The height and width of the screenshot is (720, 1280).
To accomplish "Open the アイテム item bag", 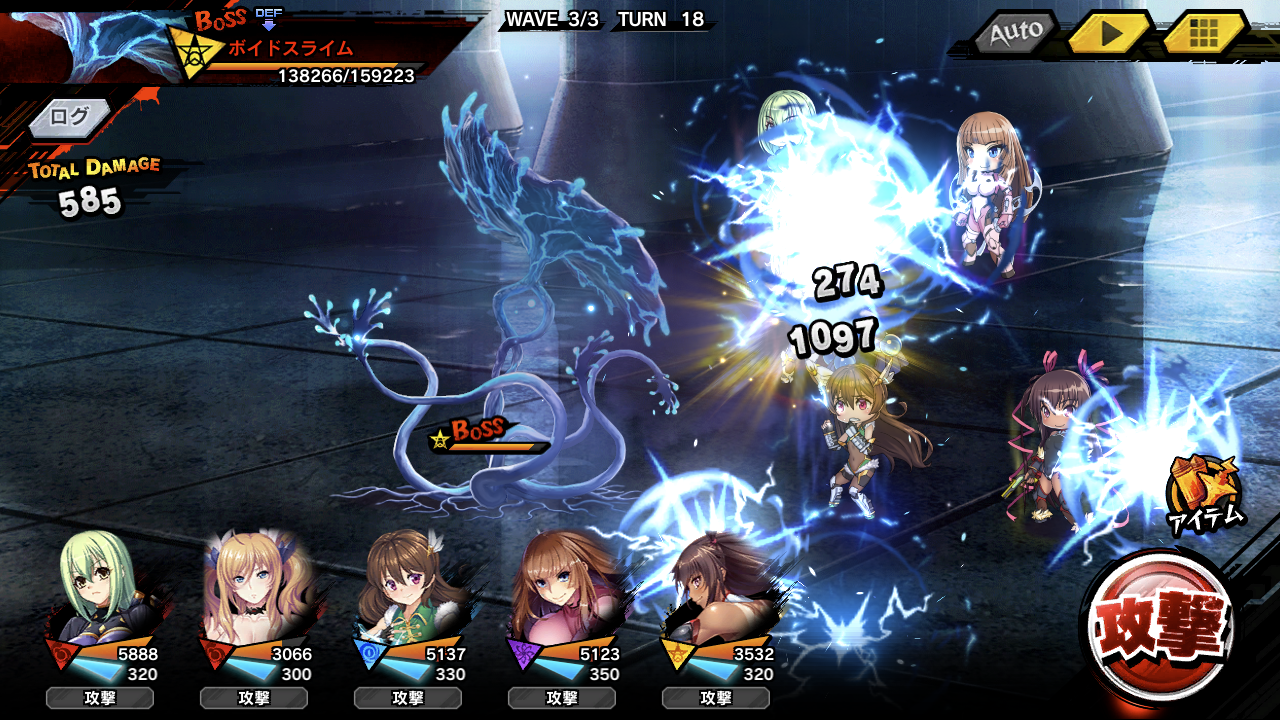I will (x=1204, y=492).
